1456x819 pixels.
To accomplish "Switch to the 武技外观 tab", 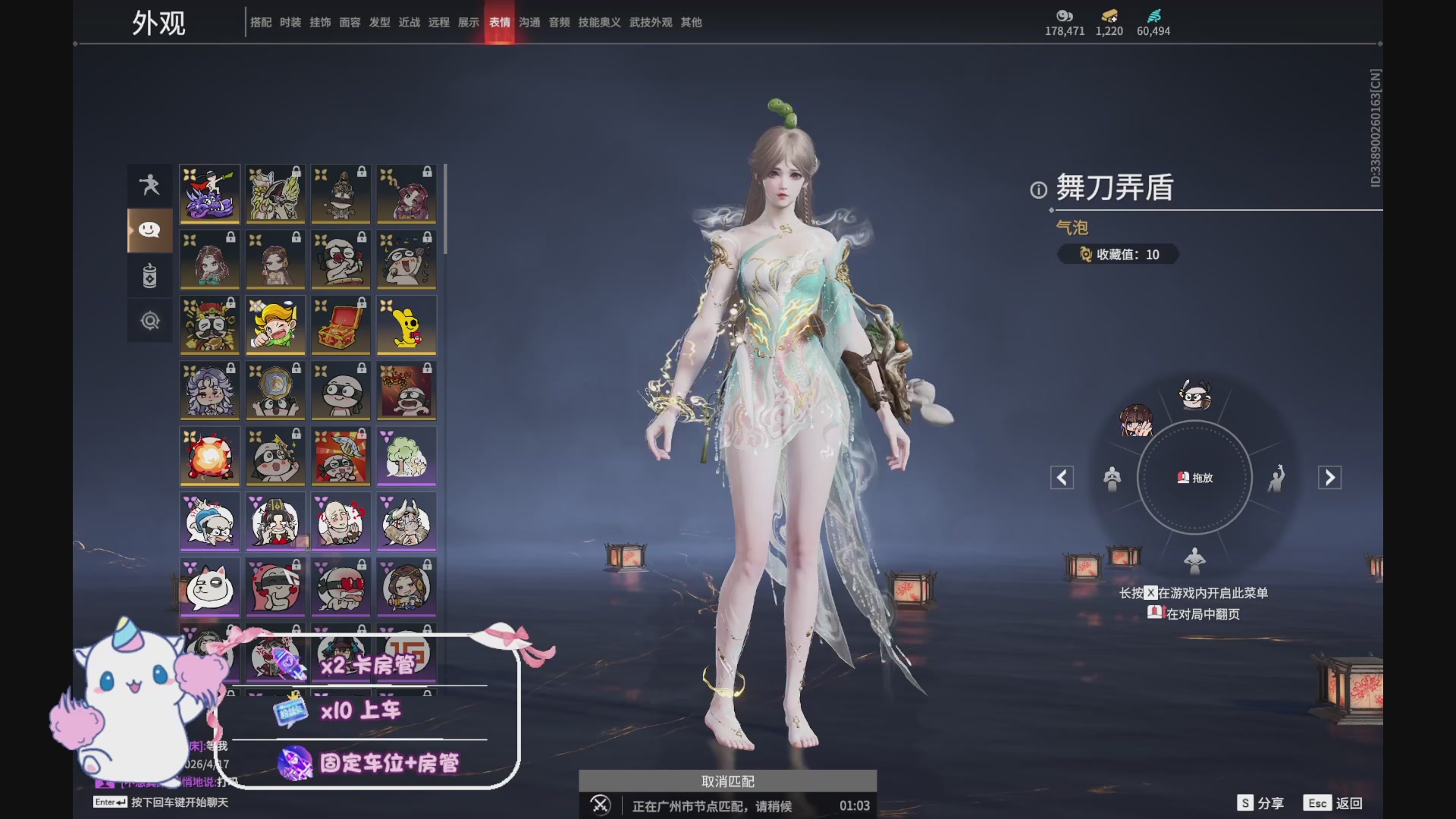I will 649,22.
